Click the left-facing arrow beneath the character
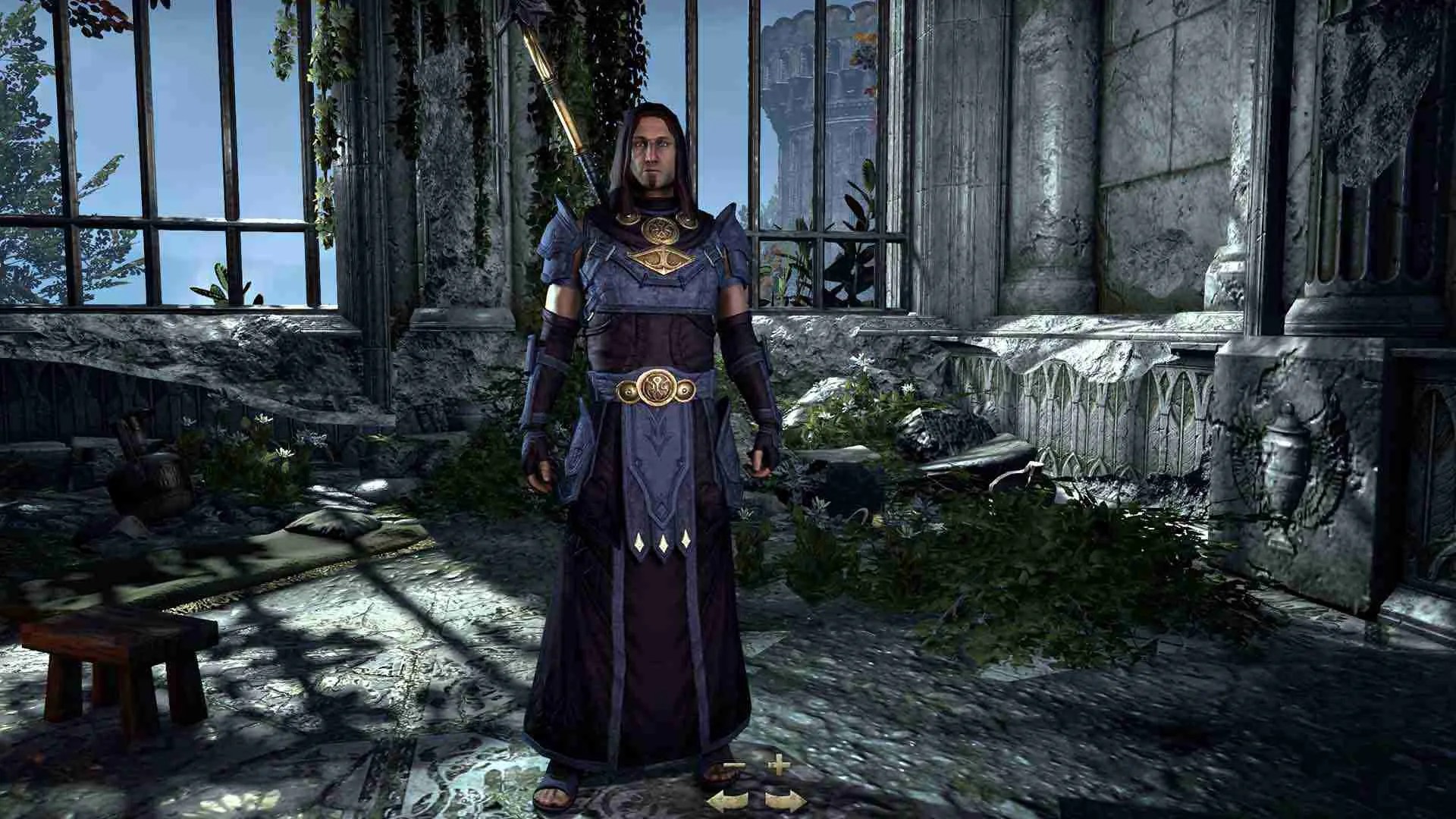The width and height of the screenshot is (1456, 819). [x=728, y=801]
